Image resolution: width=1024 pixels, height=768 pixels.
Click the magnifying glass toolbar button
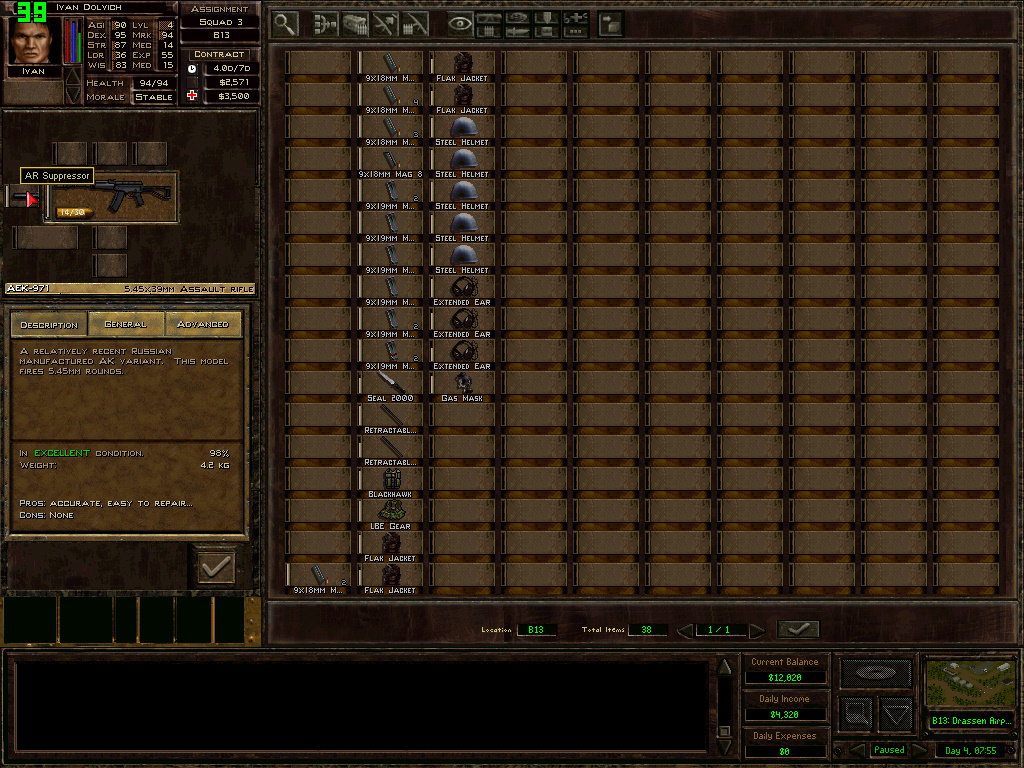[x=285, y=23]
